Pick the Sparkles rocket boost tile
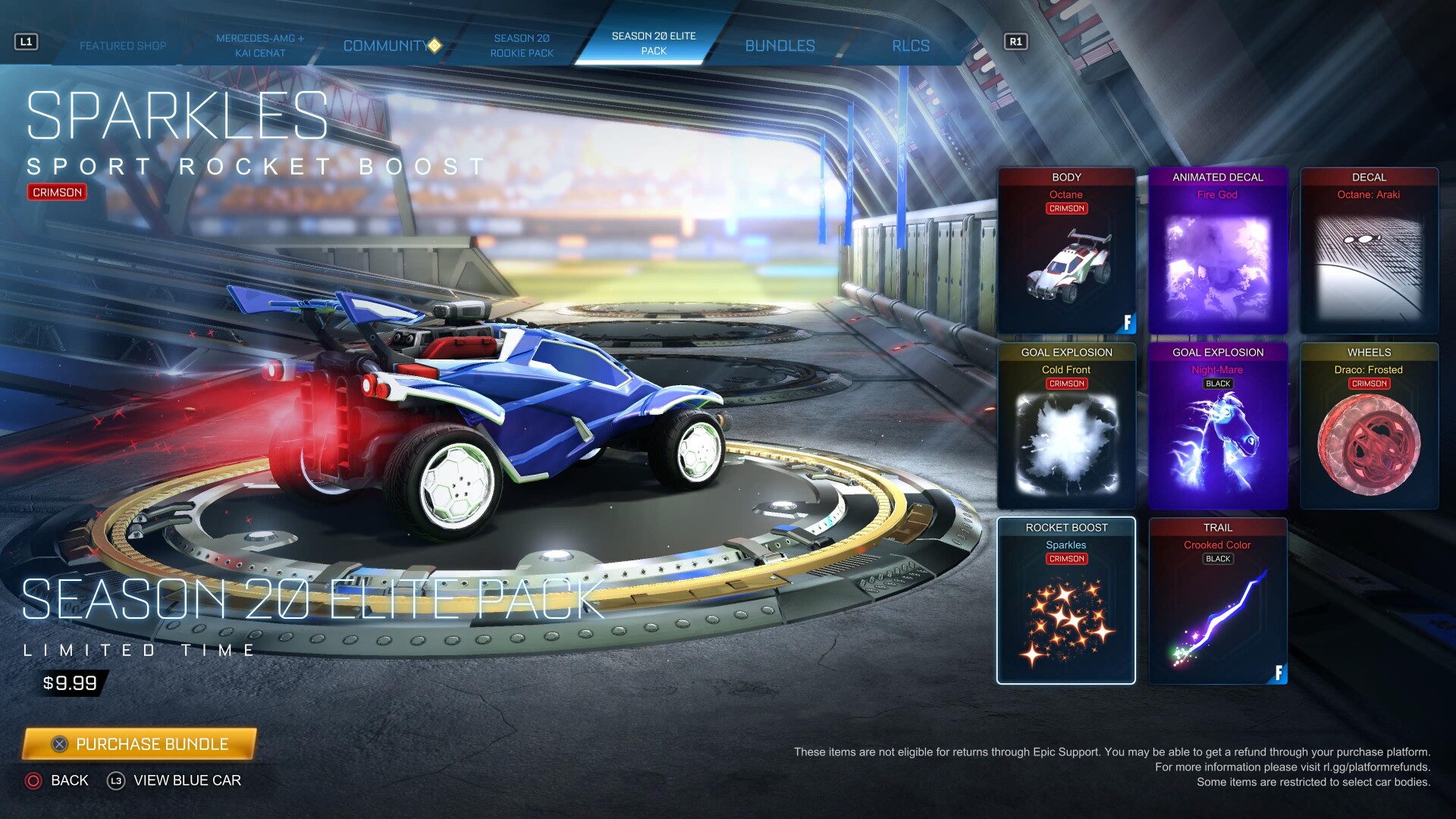Image resolution: width=1456 pixels, height=819 pixels. pyautogui.click(x=1066, y=601)
